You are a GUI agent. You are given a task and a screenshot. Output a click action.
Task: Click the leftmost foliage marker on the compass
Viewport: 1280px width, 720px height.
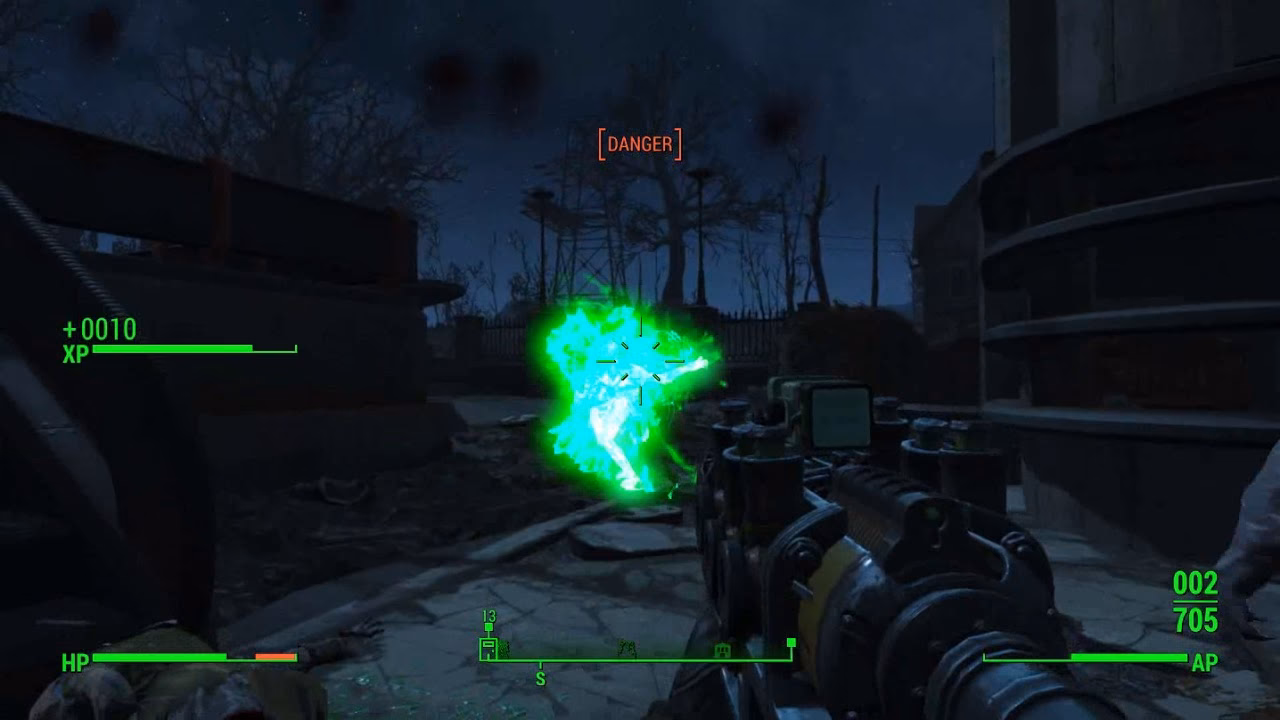point(504,650)
